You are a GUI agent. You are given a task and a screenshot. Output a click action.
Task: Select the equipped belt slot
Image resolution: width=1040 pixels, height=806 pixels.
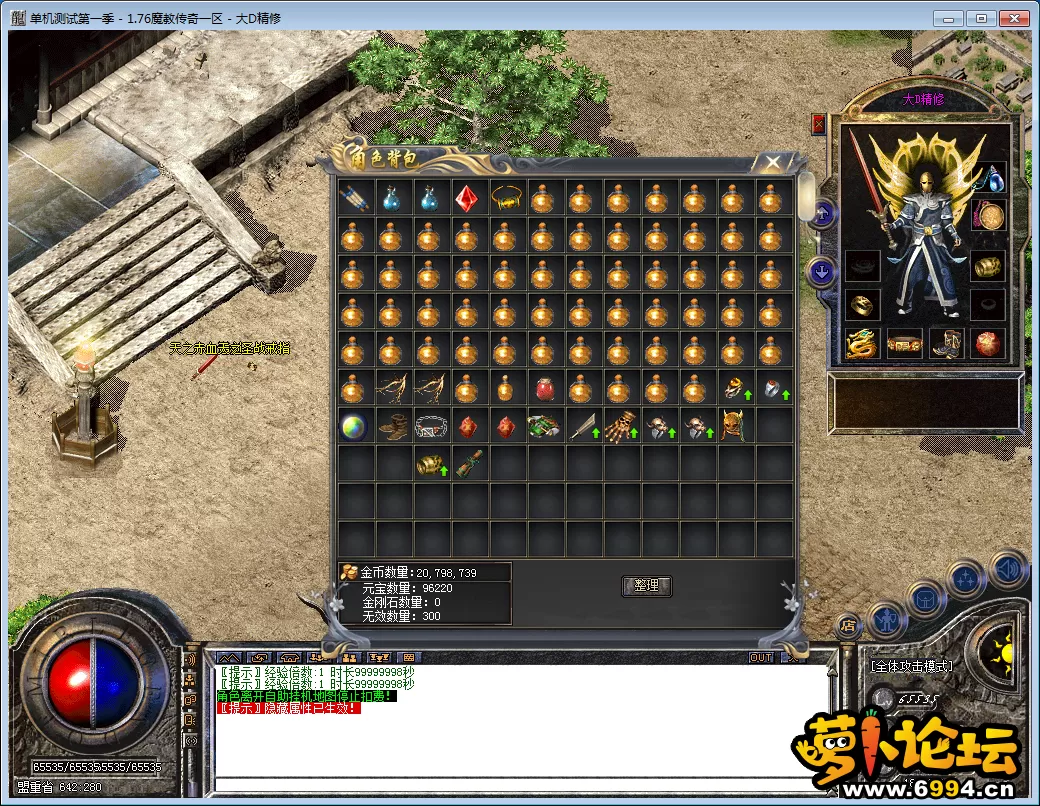[x=903, y=343]
